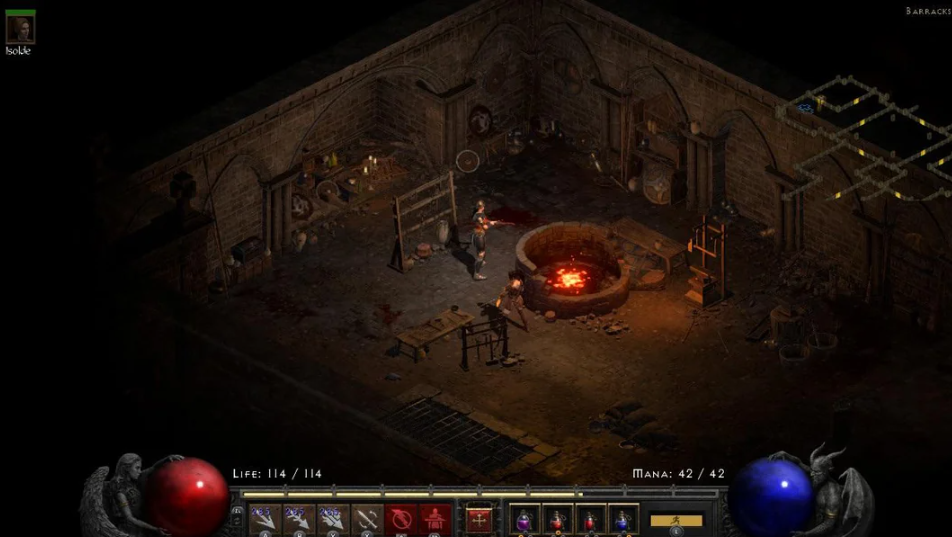Open the red cross mini-panel button
952x537 pixels.
[479, 519]
